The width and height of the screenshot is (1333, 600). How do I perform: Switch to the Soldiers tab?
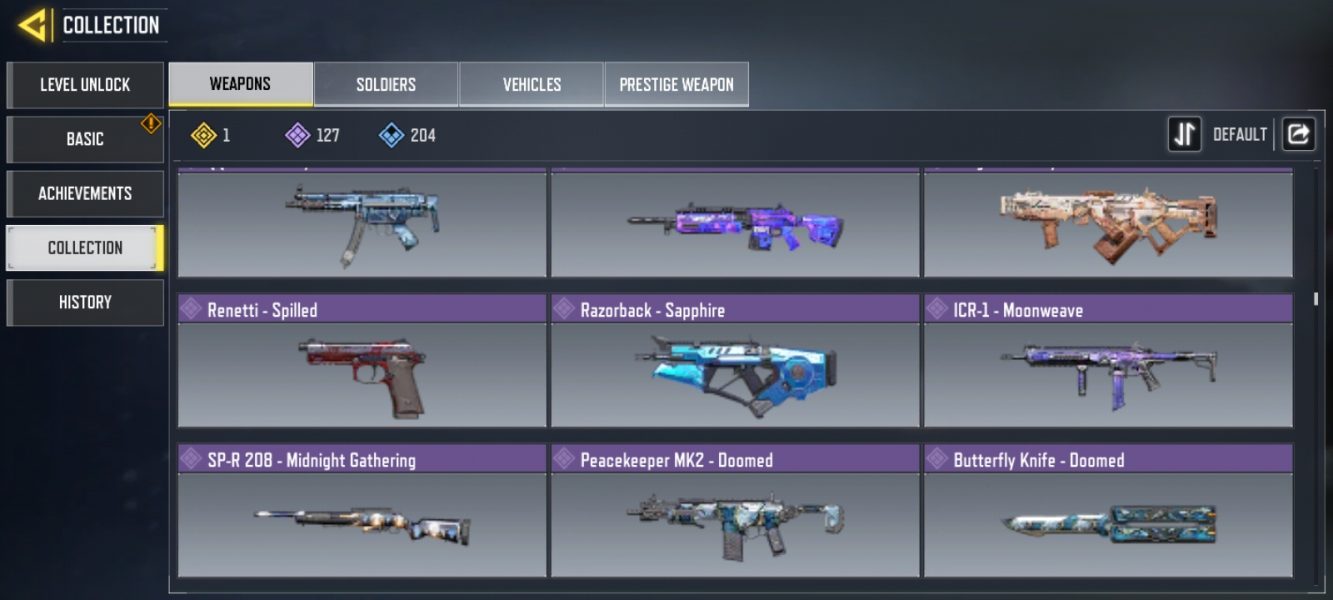[386, 85]
